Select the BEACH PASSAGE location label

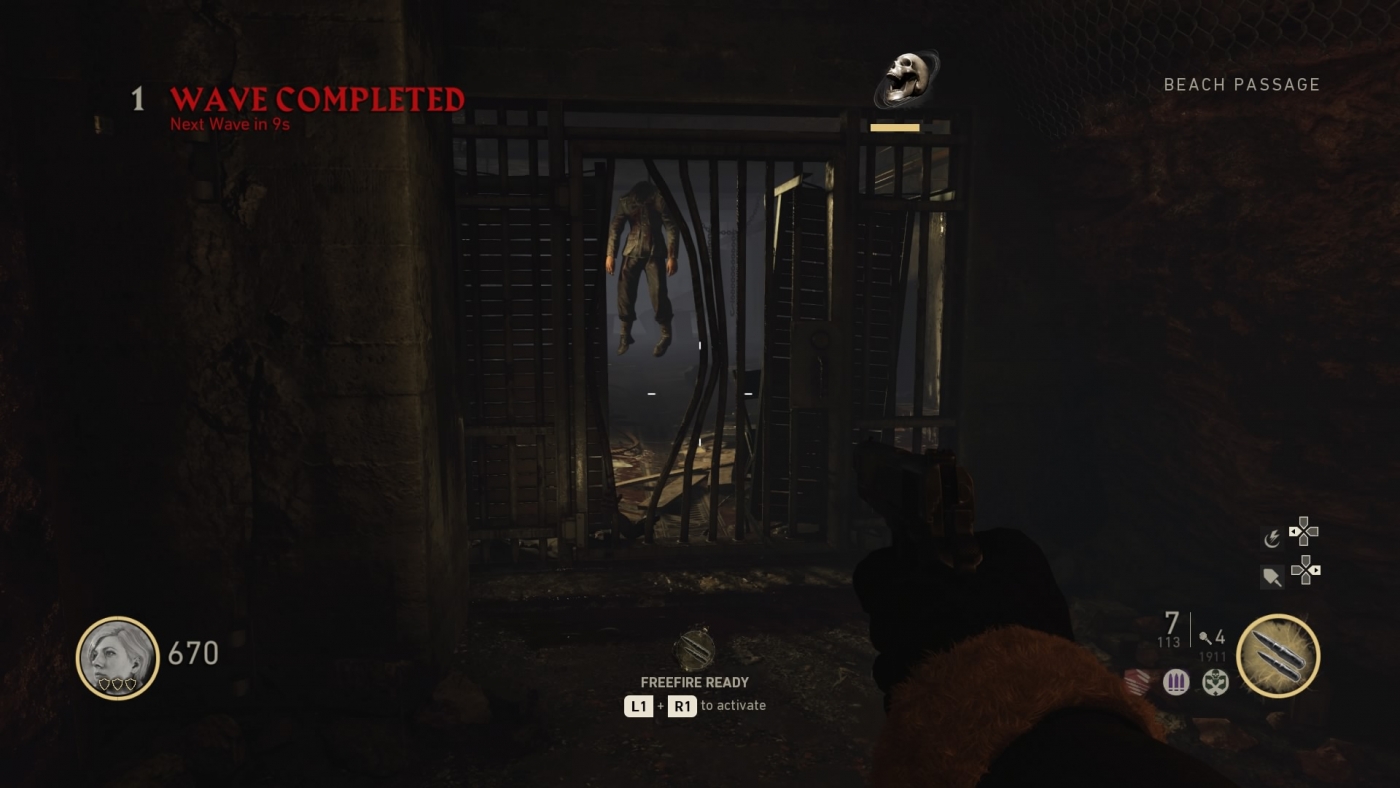coord(1241,85)
